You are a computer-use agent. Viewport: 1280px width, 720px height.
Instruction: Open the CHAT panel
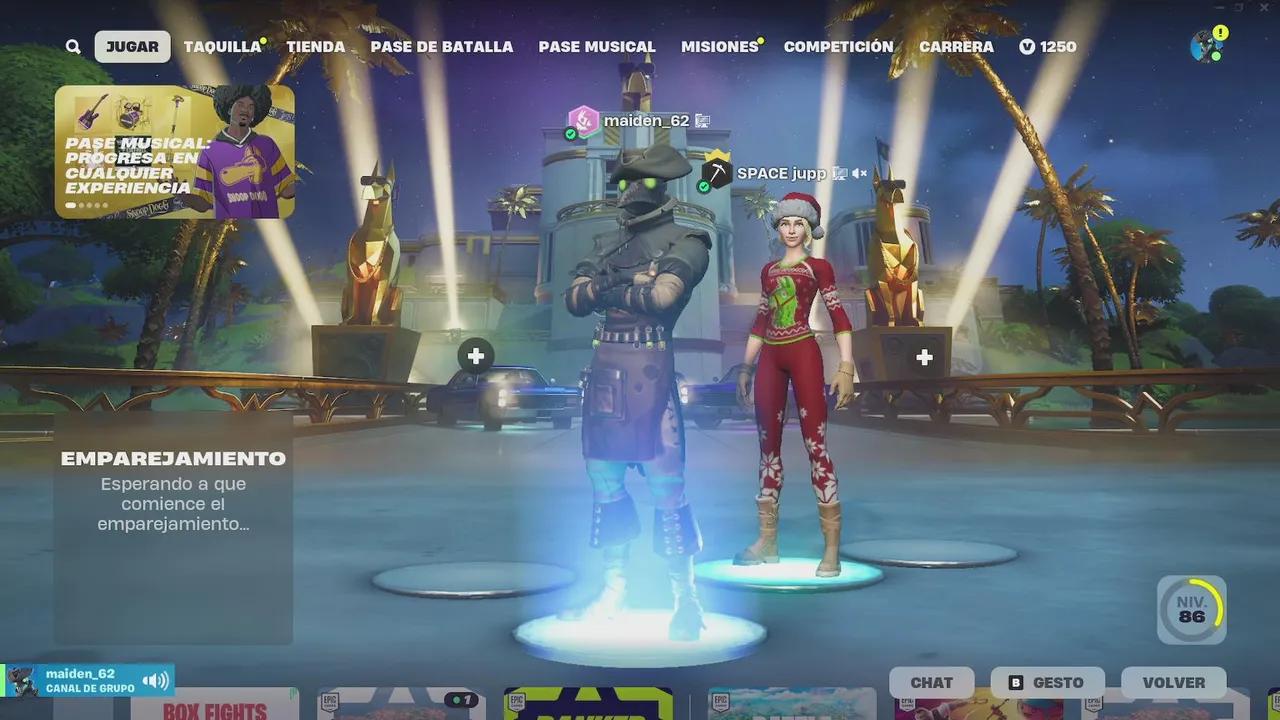click(931, 682)
